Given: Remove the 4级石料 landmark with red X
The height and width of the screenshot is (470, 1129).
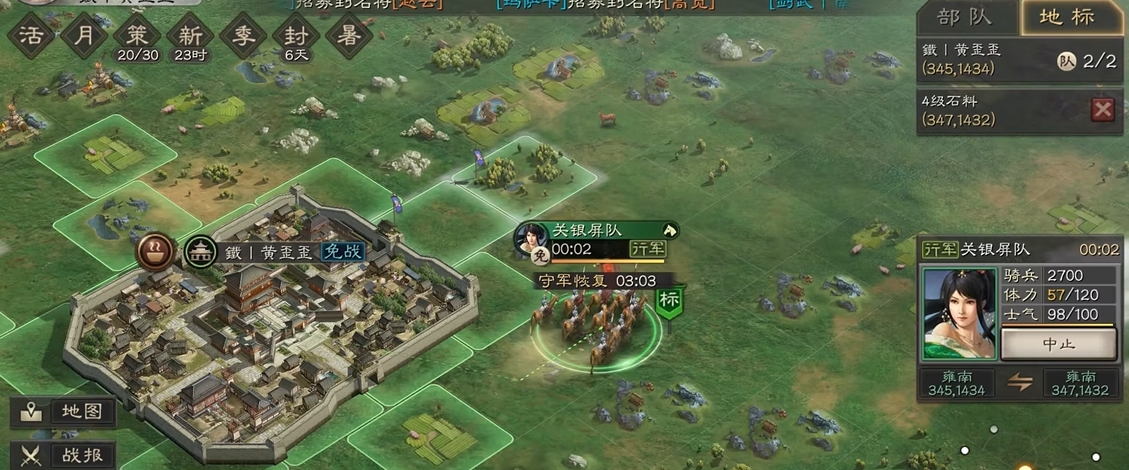Looking at the screenshot, I should [1102, 109].
